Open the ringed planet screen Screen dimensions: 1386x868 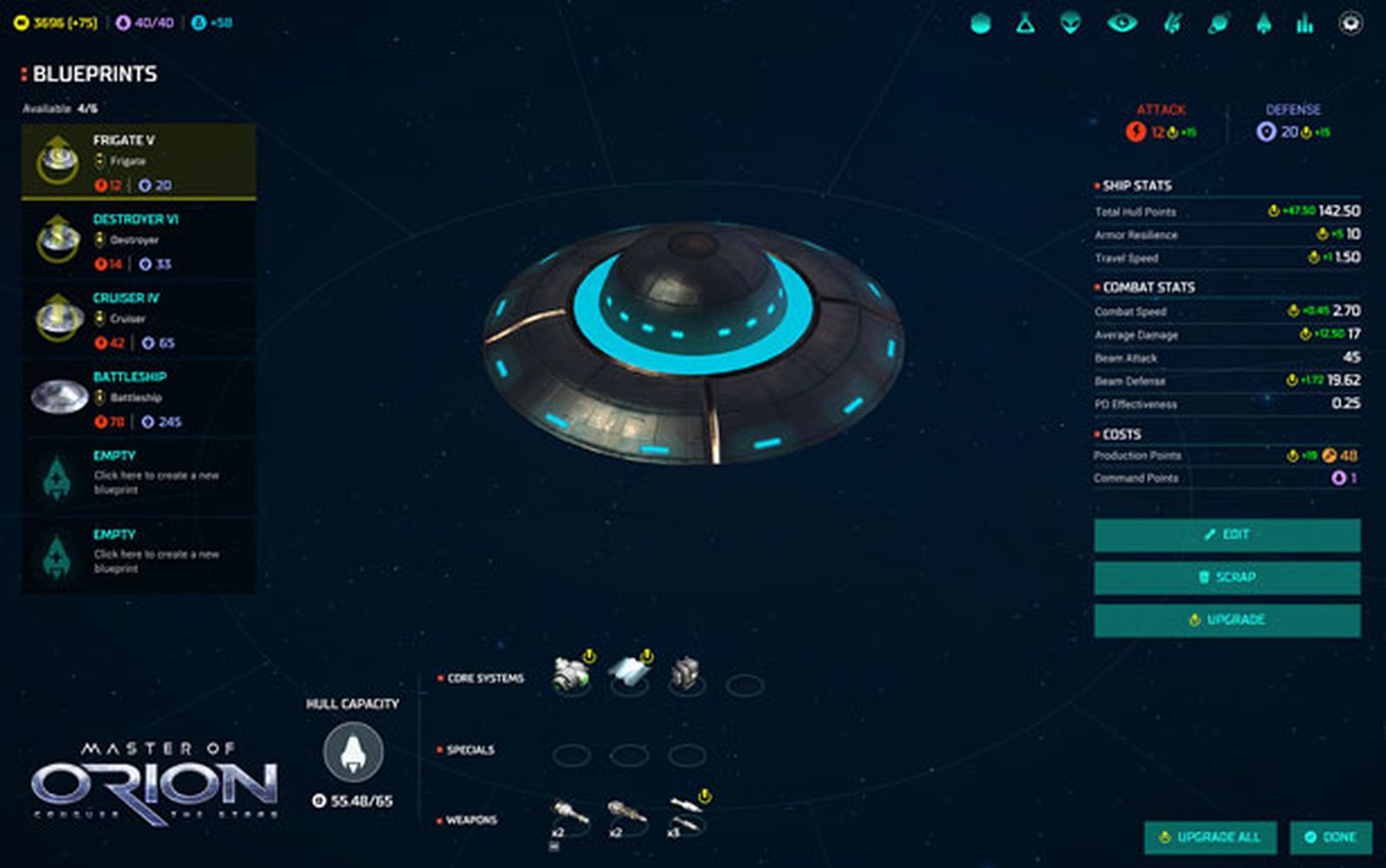pyautogui.click(x=1219, y=23)
